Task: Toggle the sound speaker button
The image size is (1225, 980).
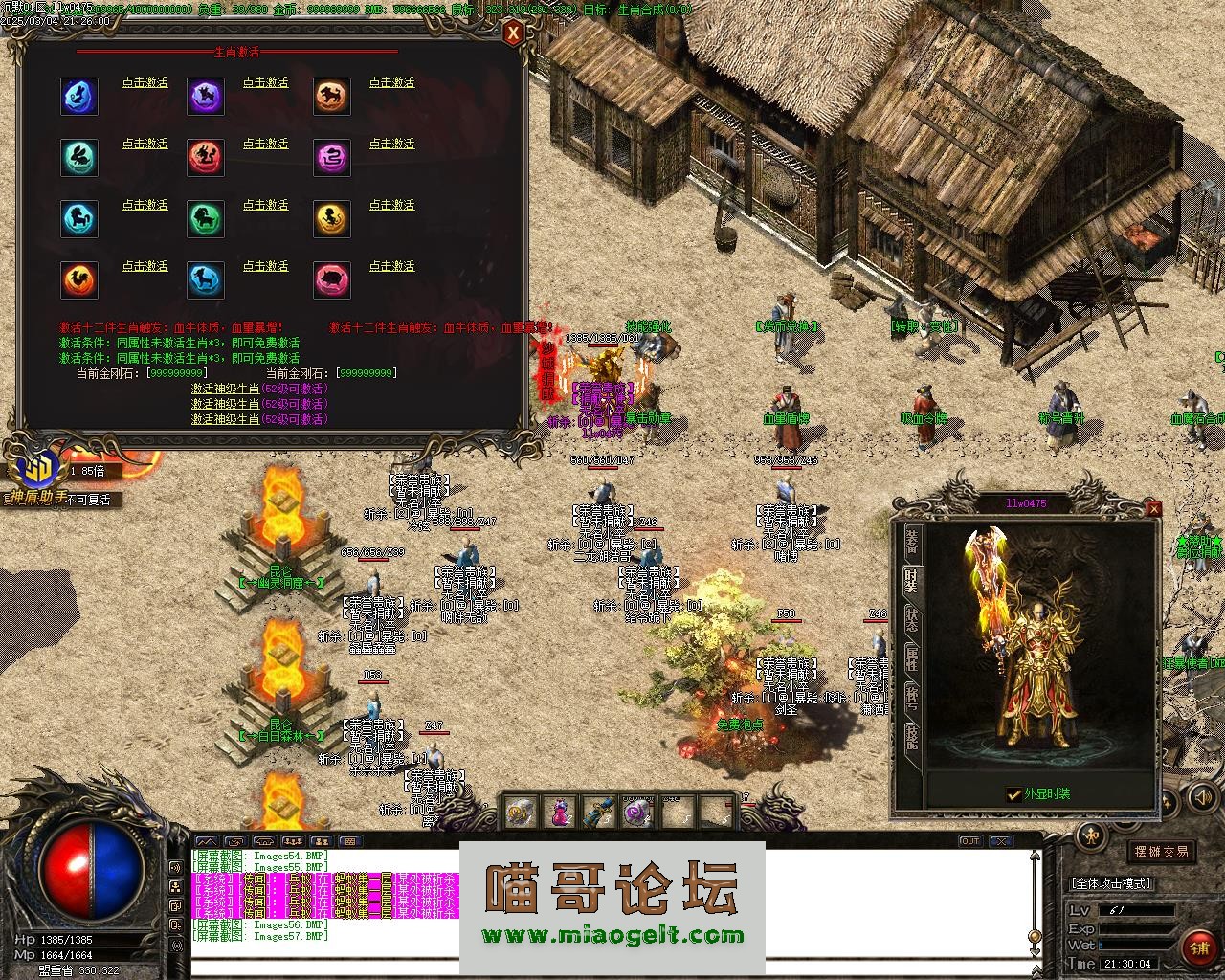Action: pyautogui.click(x=1203, y=796)
